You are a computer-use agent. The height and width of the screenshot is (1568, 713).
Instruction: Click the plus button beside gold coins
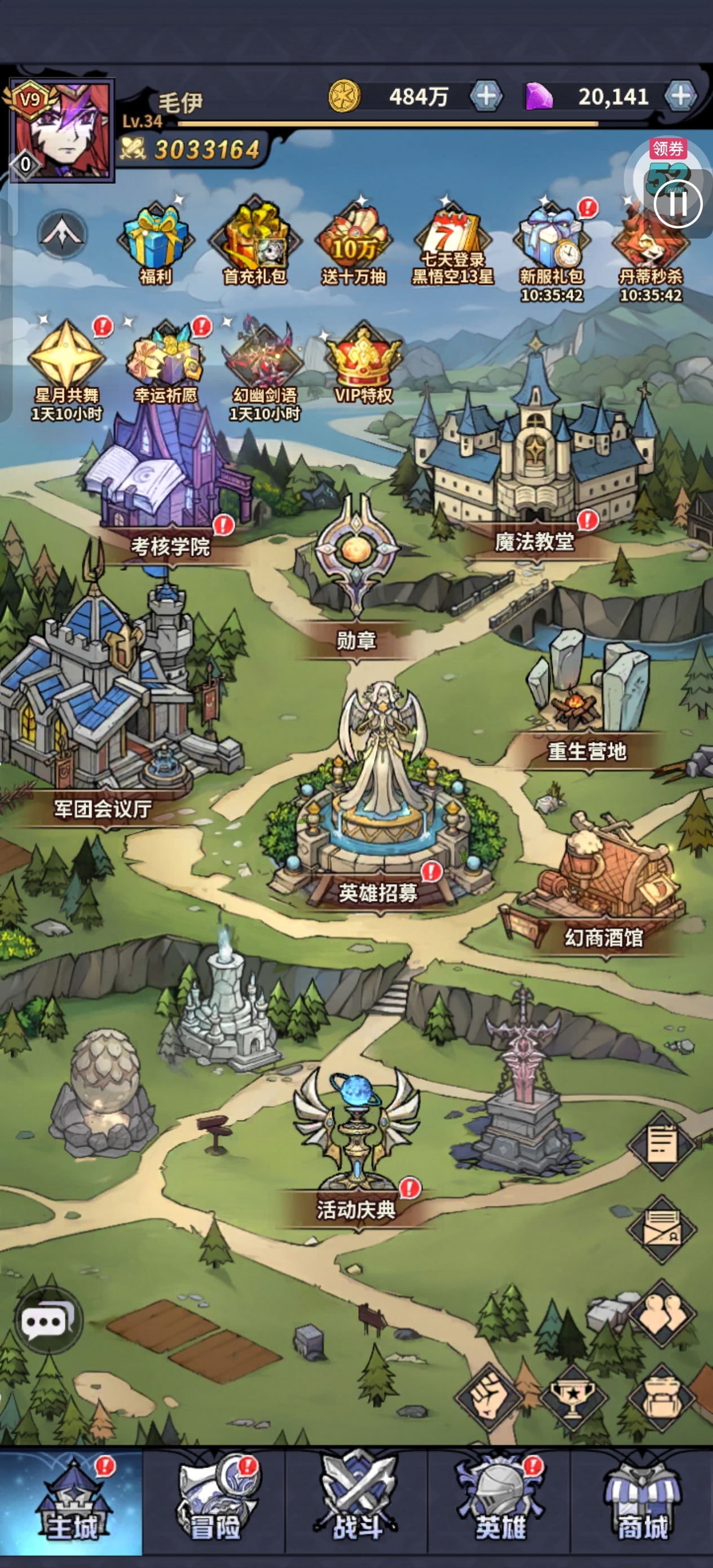click(x=486, y=96)
